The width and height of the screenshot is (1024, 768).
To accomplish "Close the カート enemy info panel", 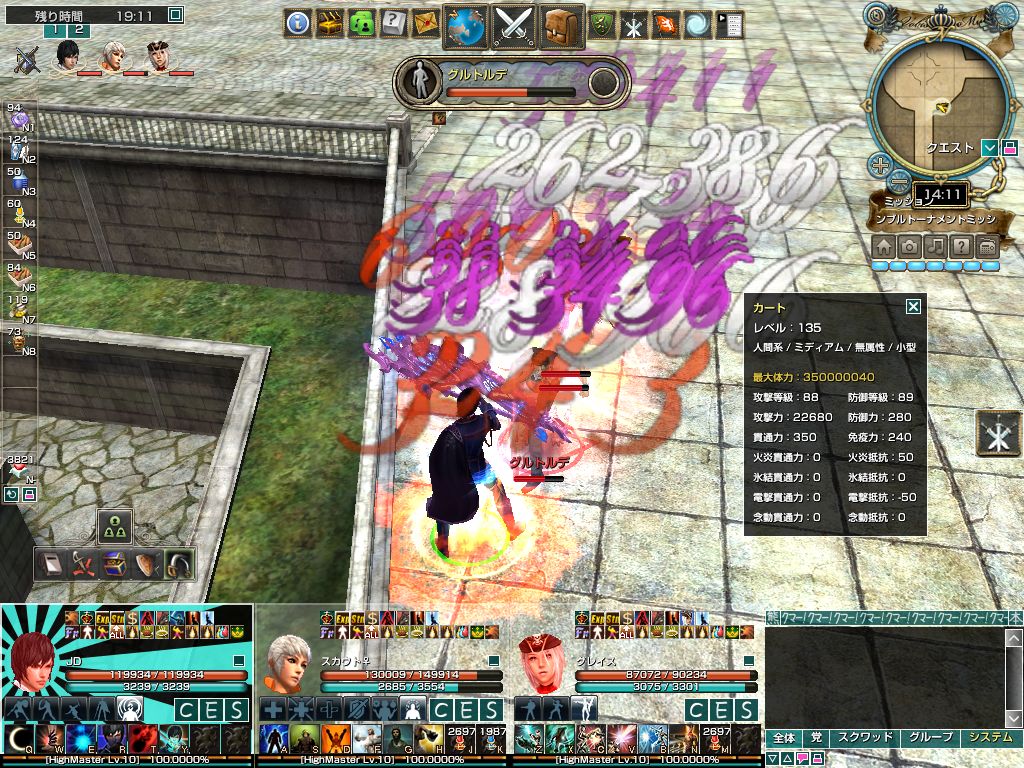I will 912,308.
